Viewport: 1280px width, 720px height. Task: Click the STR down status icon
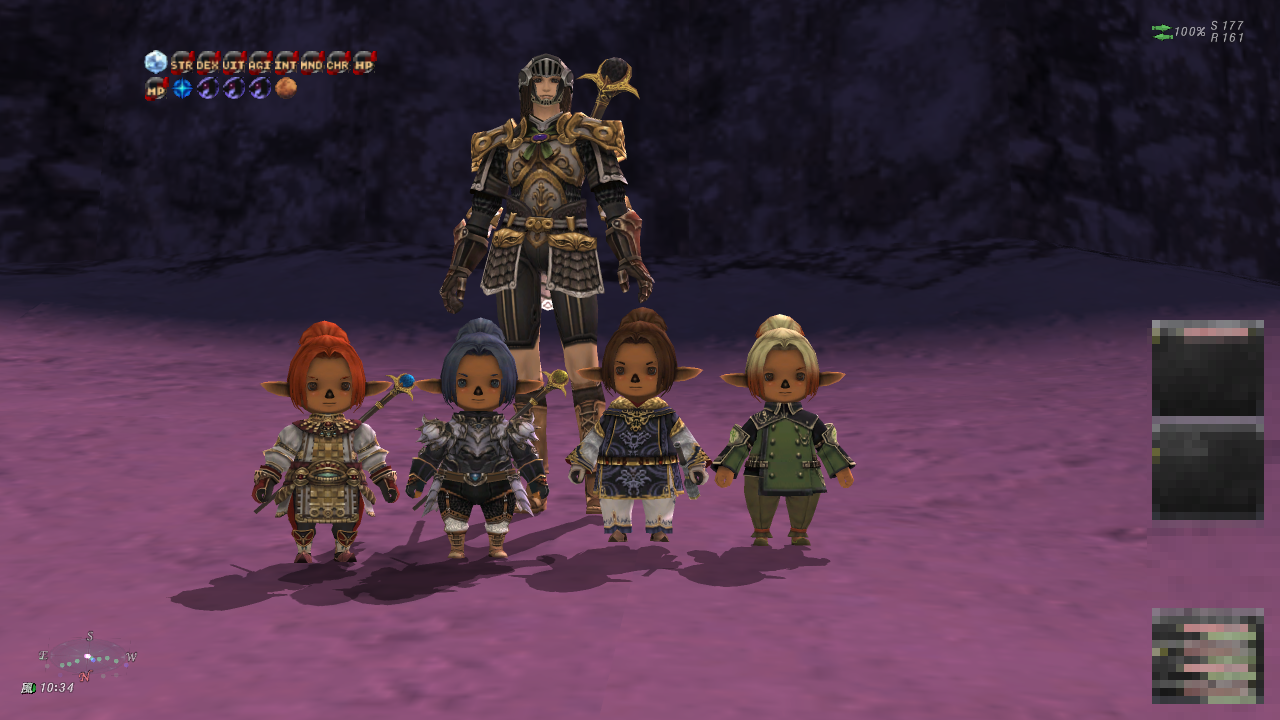181,63
